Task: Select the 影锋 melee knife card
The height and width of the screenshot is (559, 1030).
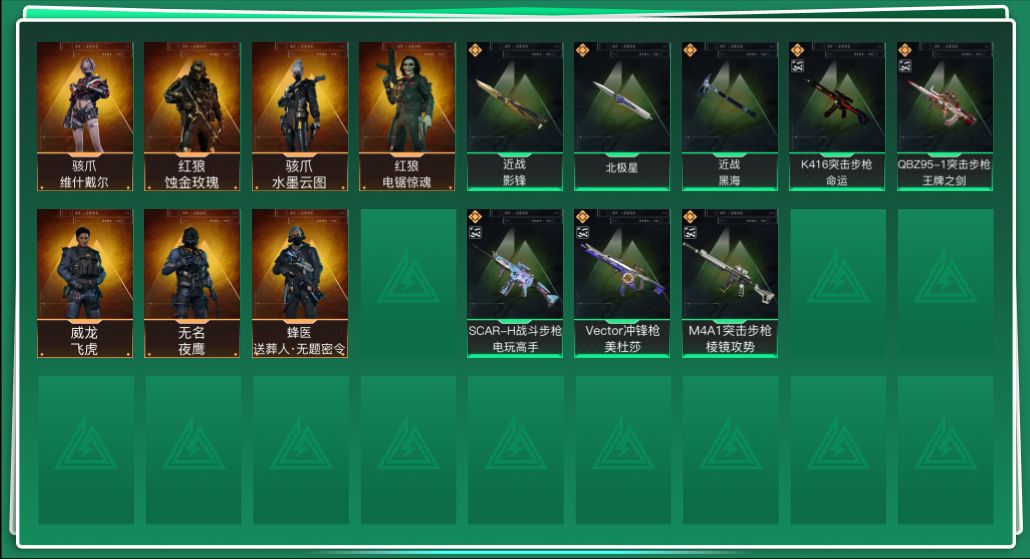Action: pyautogui.click(x=515, y=116)
